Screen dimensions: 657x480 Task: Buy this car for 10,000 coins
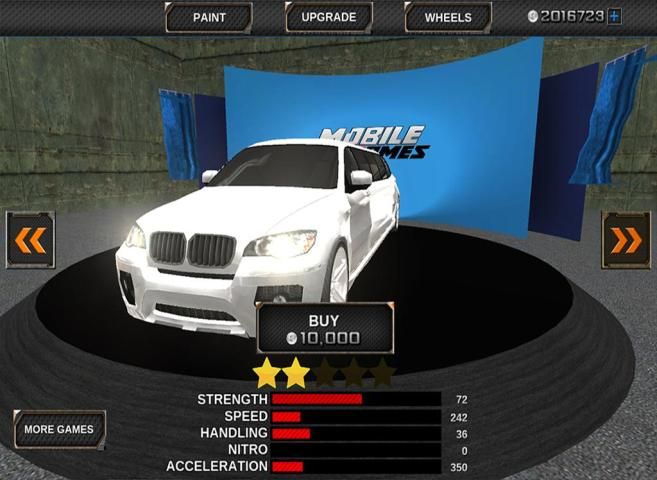coord(324,329)
